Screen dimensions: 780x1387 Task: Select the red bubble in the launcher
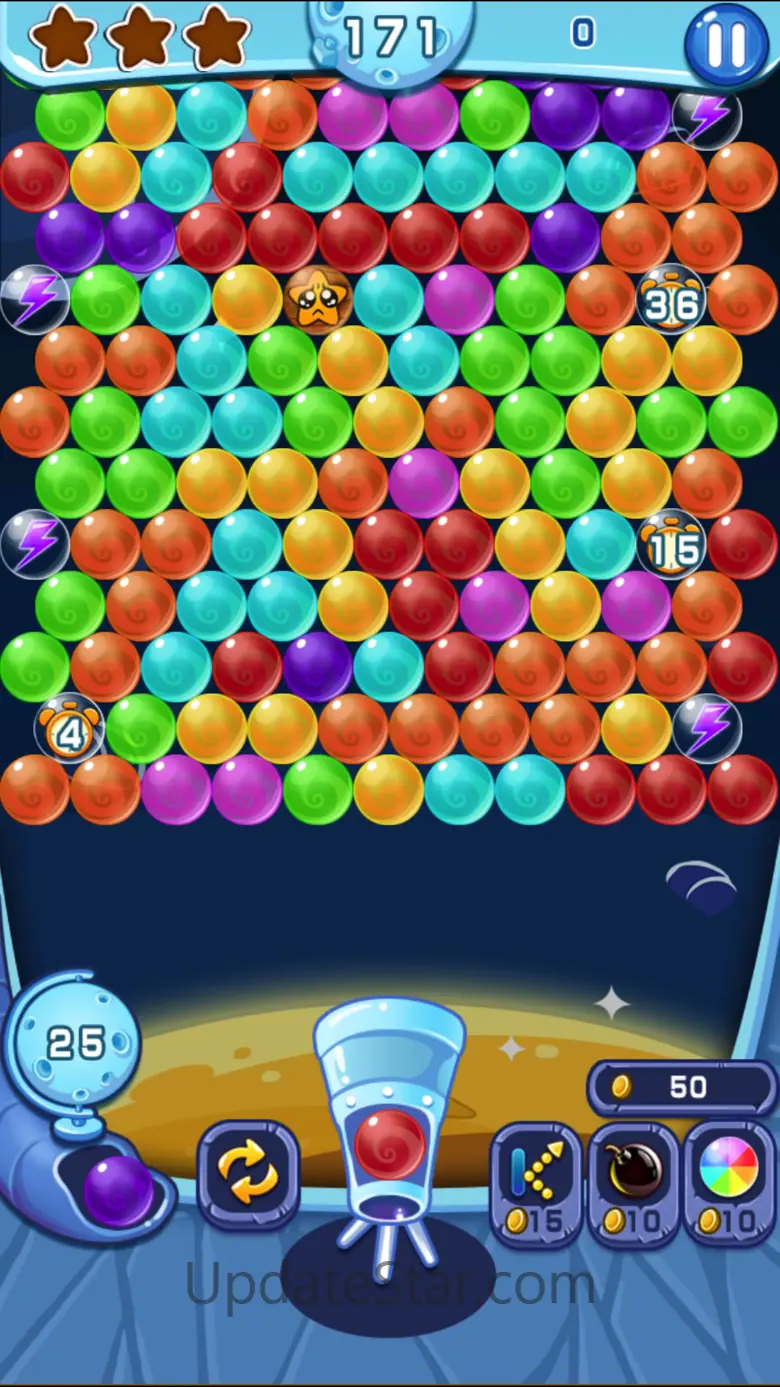click(389, 1144)
